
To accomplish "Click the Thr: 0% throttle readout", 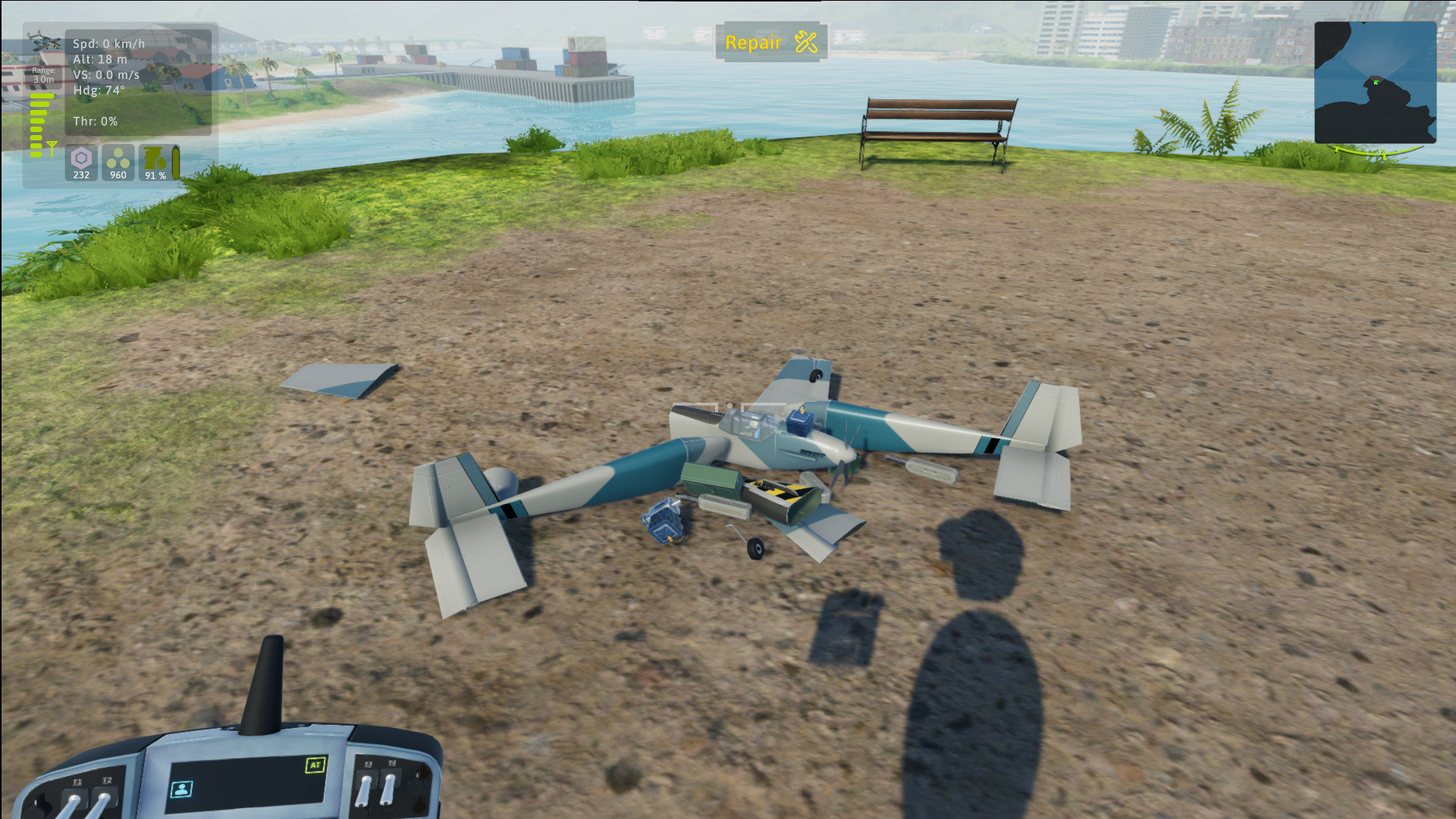I will 96,121.
